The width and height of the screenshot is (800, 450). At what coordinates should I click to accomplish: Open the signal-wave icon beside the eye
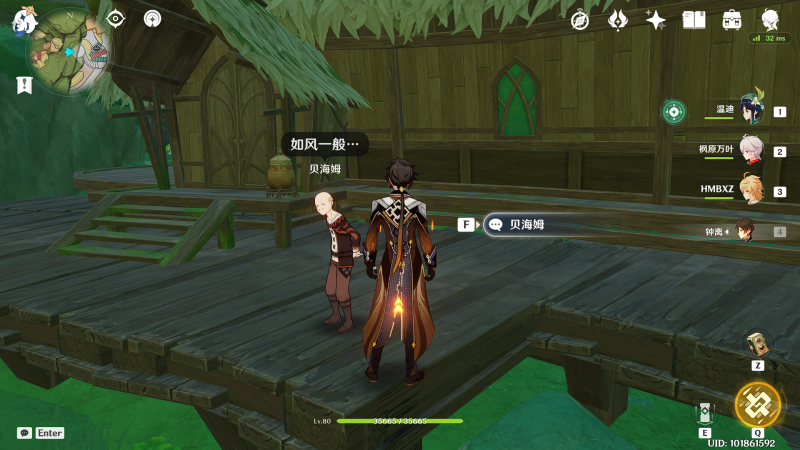(x=152, y=18)
